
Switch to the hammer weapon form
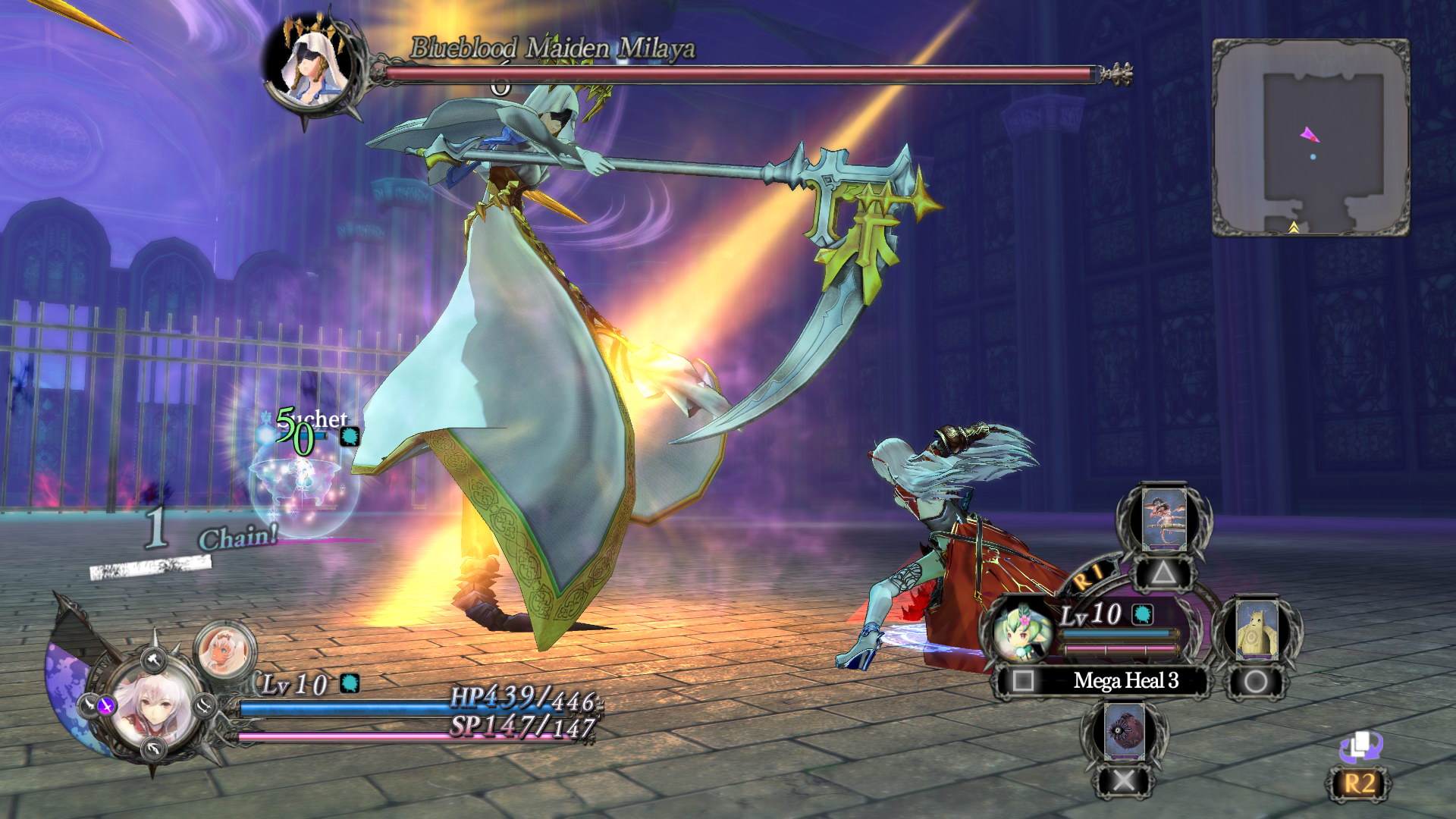click(x=154, y=658)
